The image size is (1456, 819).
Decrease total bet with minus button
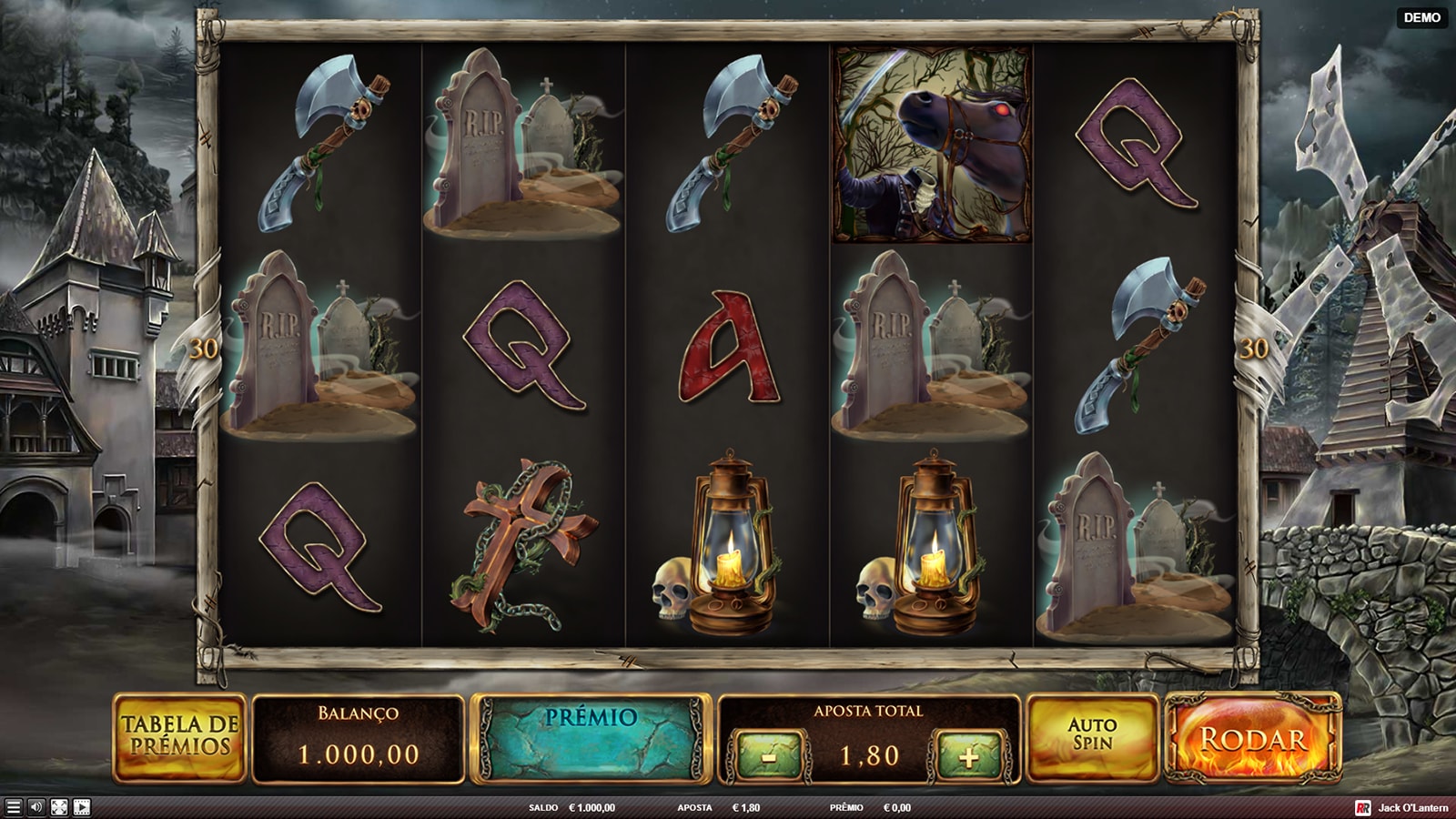click(x=769, y=756)
